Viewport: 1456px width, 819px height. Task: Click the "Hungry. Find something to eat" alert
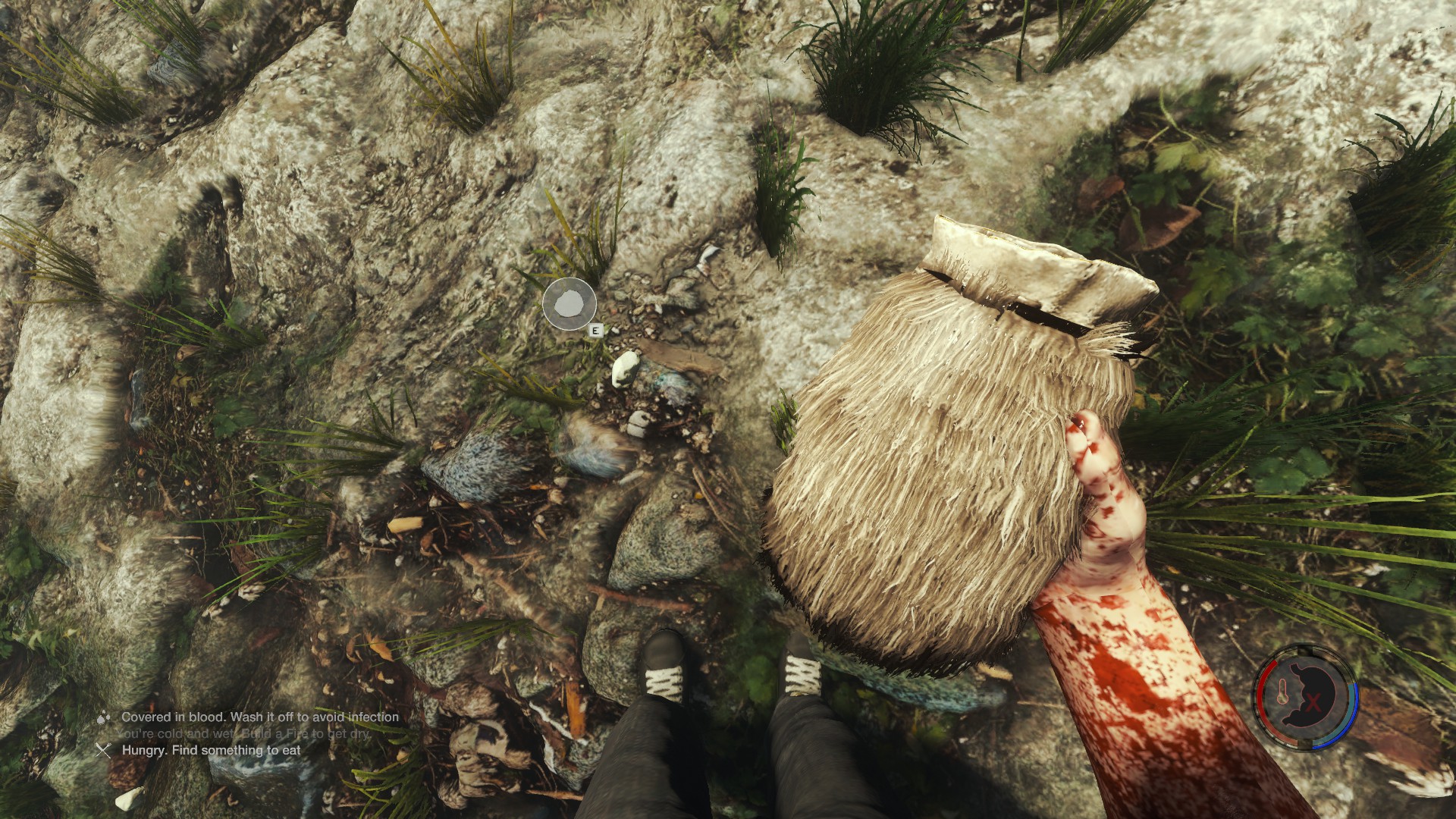(x=211, y=750)
